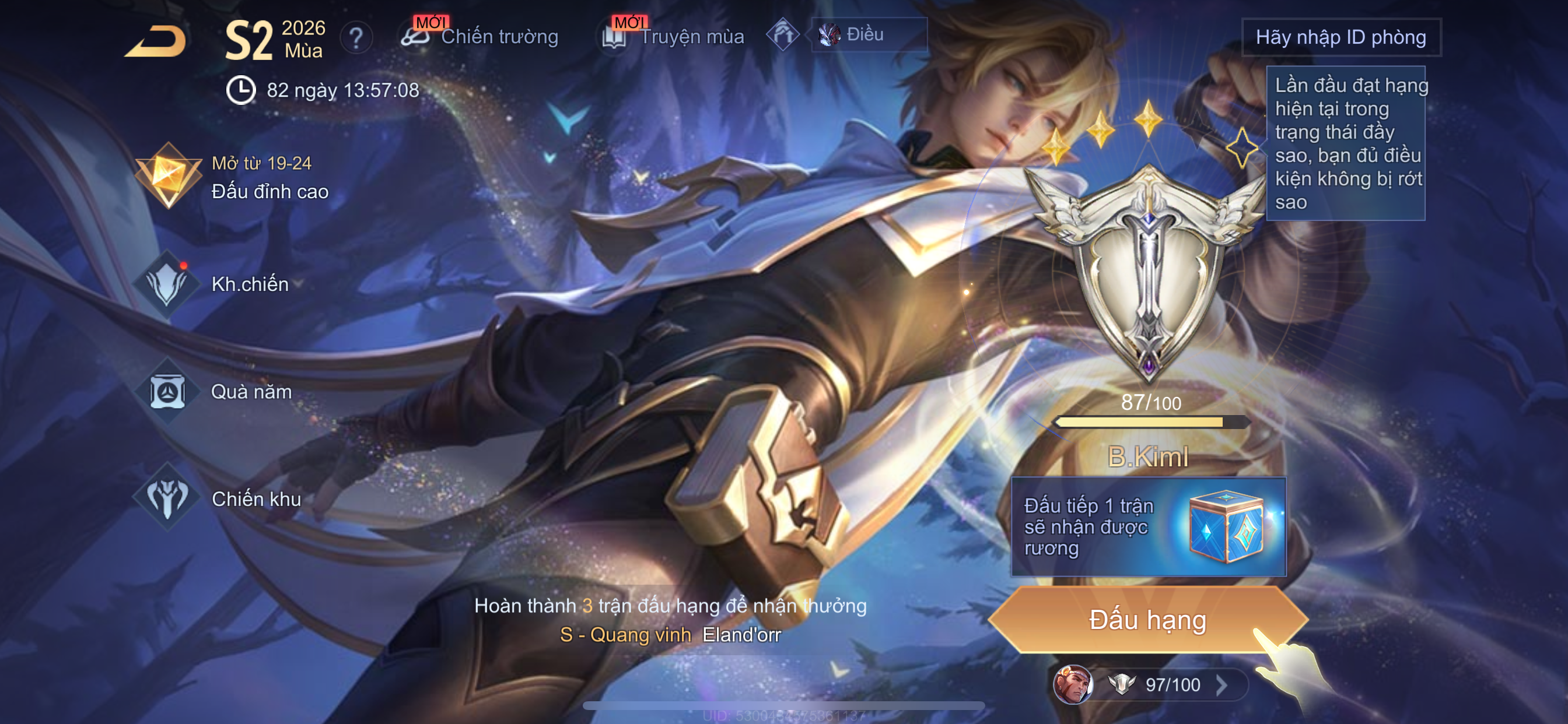Open the house-shaped diamond icon
The width and height of the screenshot is (1568, 724).
pos(783,34)
